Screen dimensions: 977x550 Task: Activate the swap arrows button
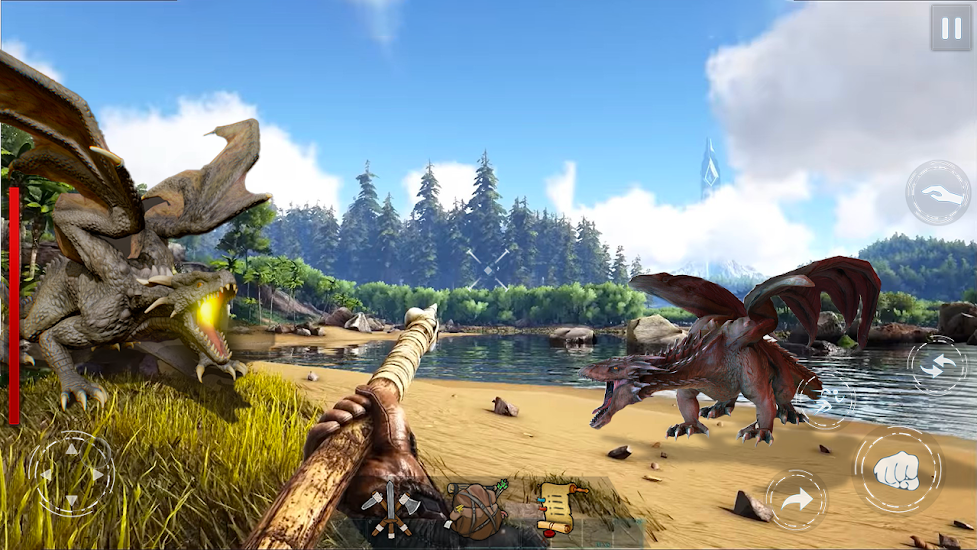point(936,365)
